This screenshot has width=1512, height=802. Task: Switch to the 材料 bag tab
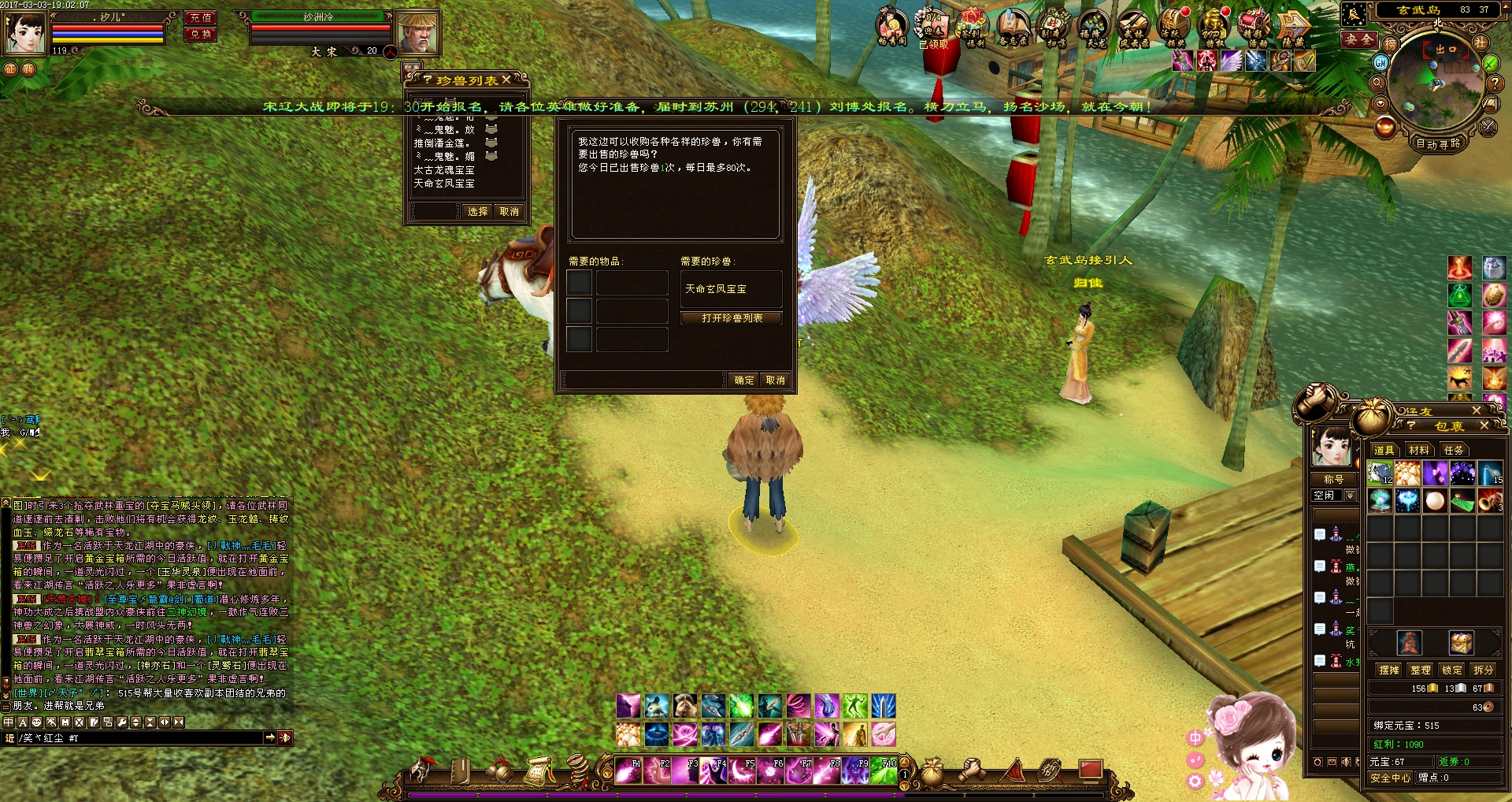click(1418, 450)
